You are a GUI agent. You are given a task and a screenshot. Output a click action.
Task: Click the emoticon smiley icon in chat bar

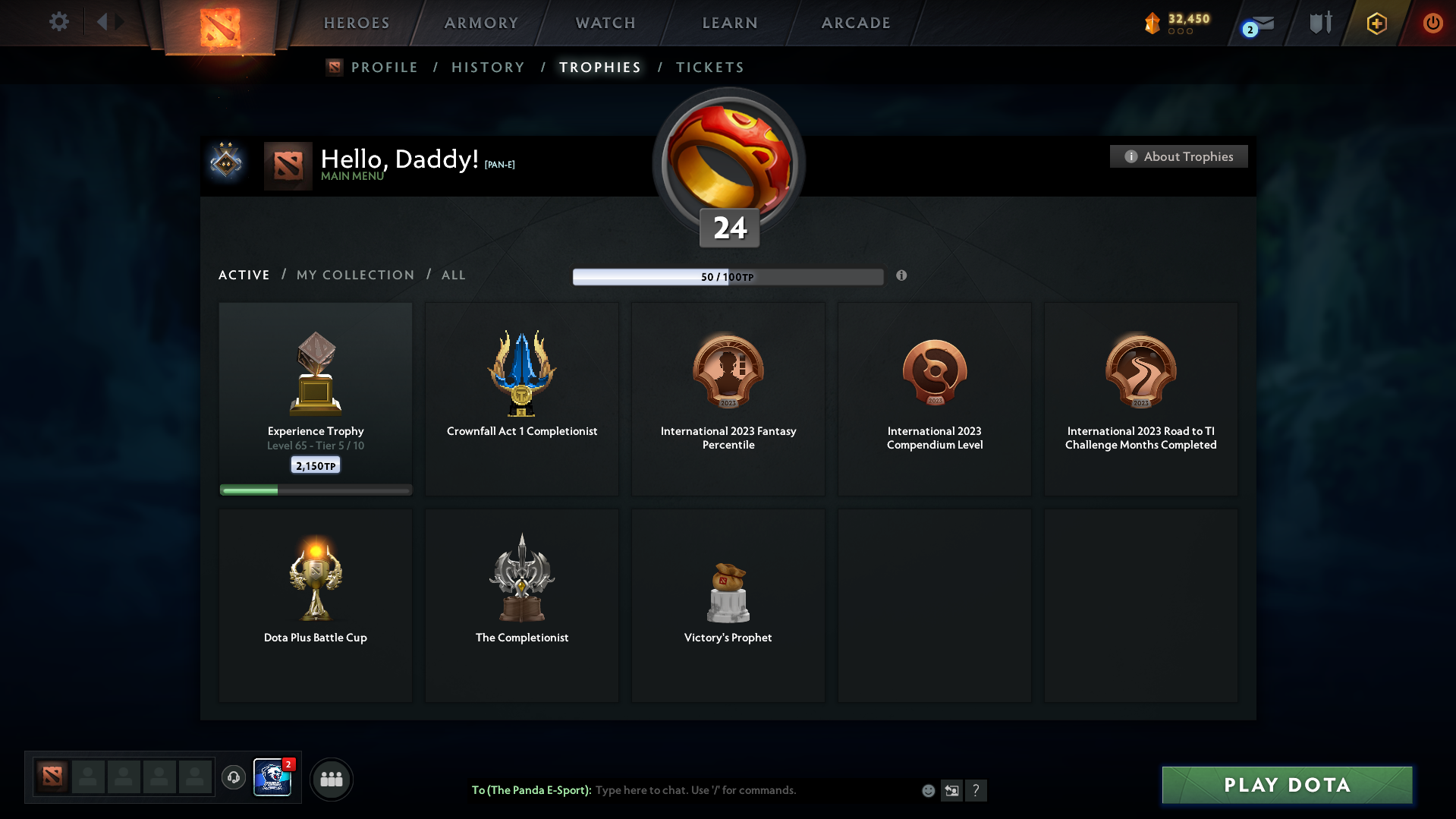click(928, 790)
